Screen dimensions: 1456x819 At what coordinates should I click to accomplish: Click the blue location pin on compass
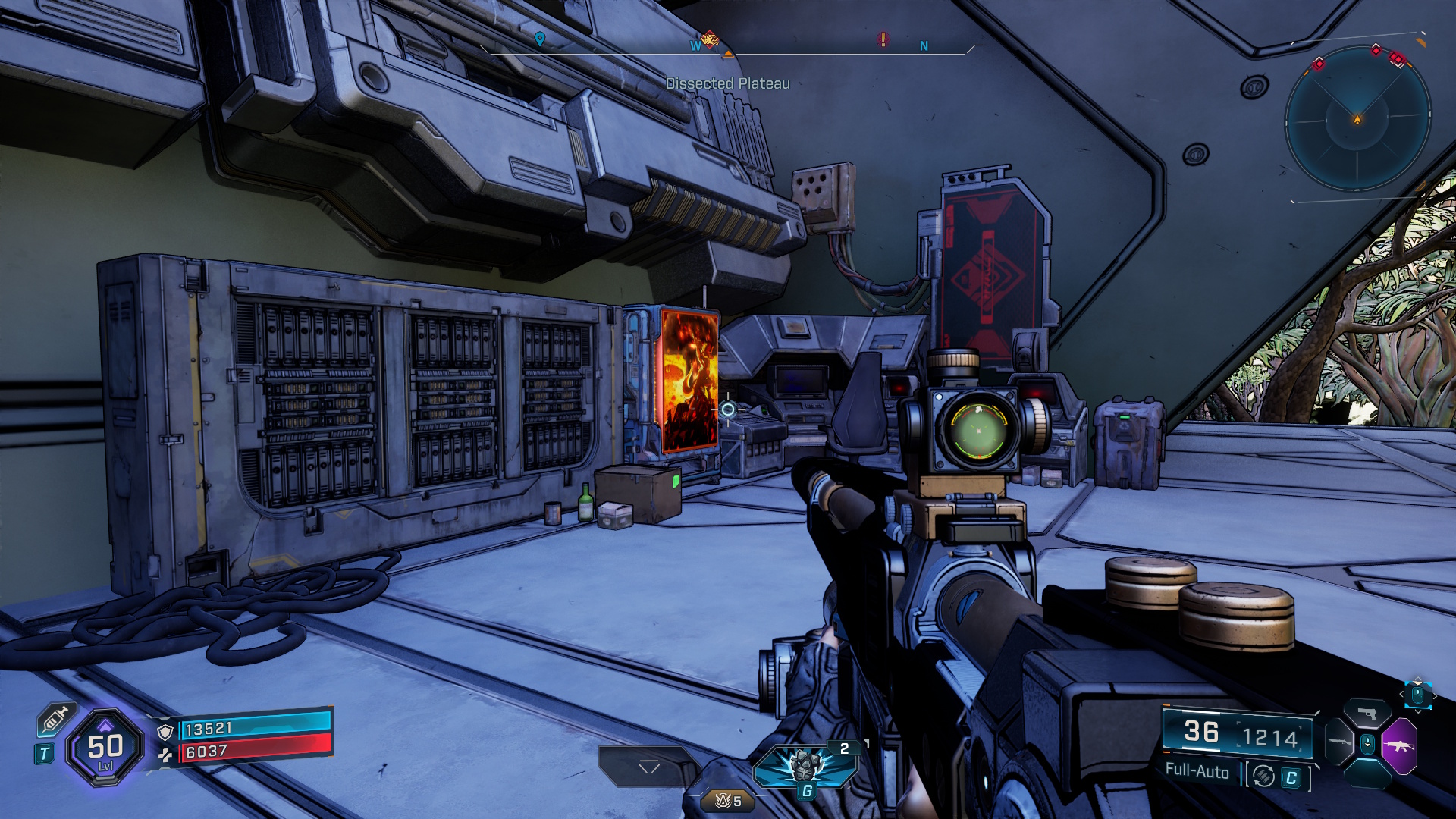click(539, 39)
